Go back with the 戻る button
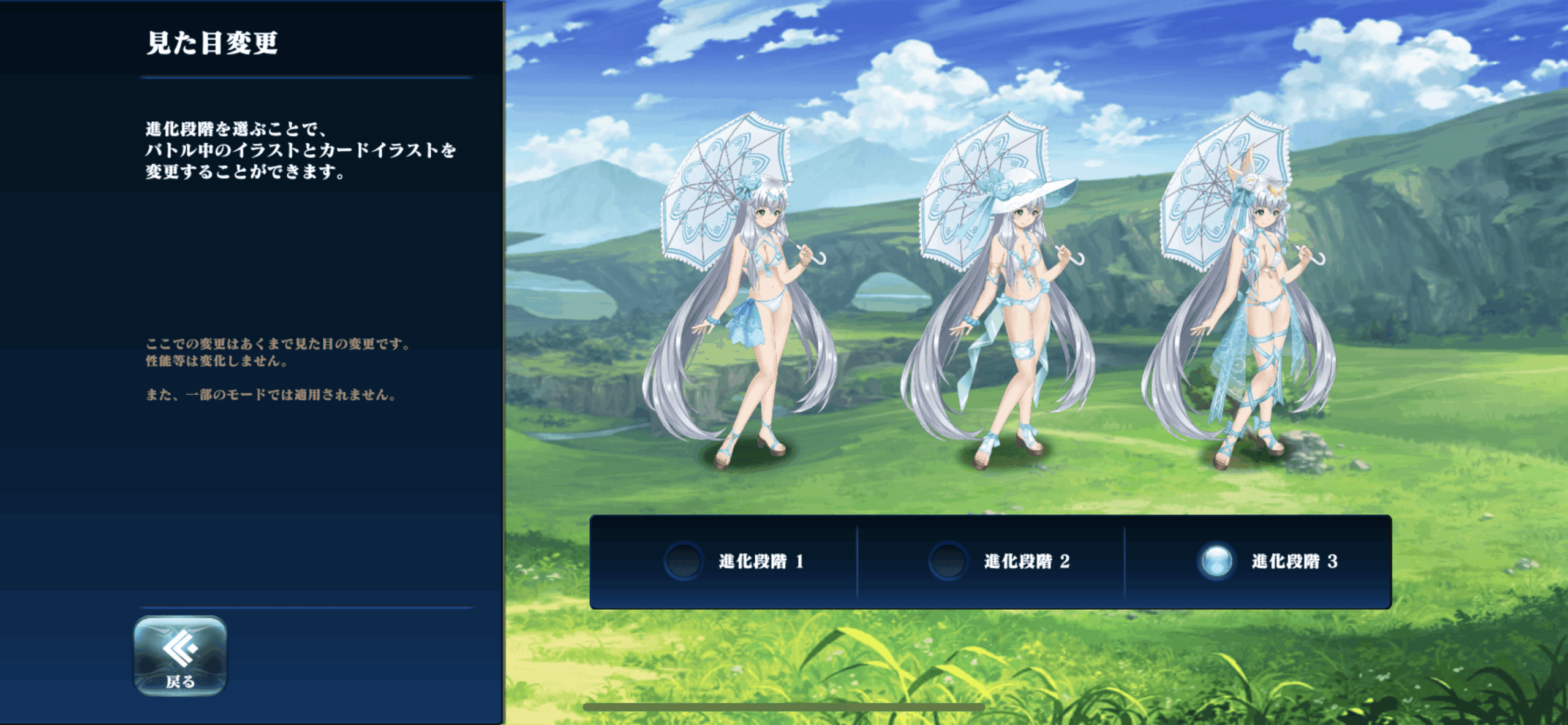Screen dimensions: 1568x725 click(x=180, y=656)
